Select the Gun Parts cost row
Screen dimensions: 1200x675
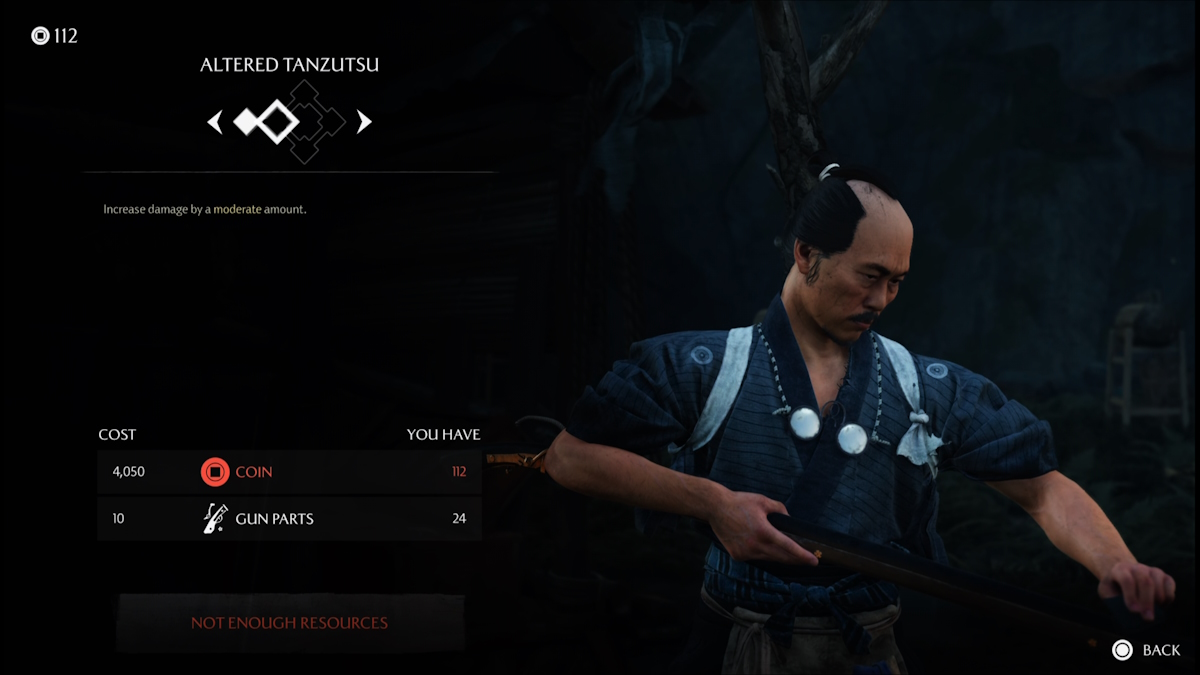pyautogui.click(x=289, y=519)
